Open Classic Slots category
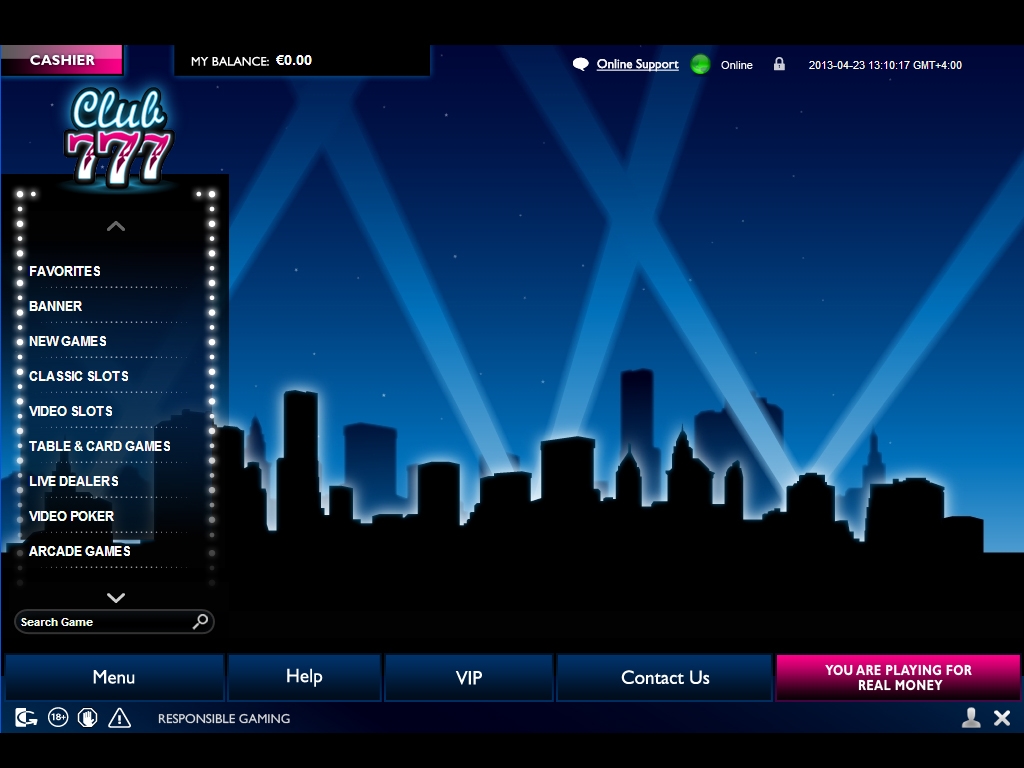The height and width of the screenshot is (768, 1024). coord(79,376)
